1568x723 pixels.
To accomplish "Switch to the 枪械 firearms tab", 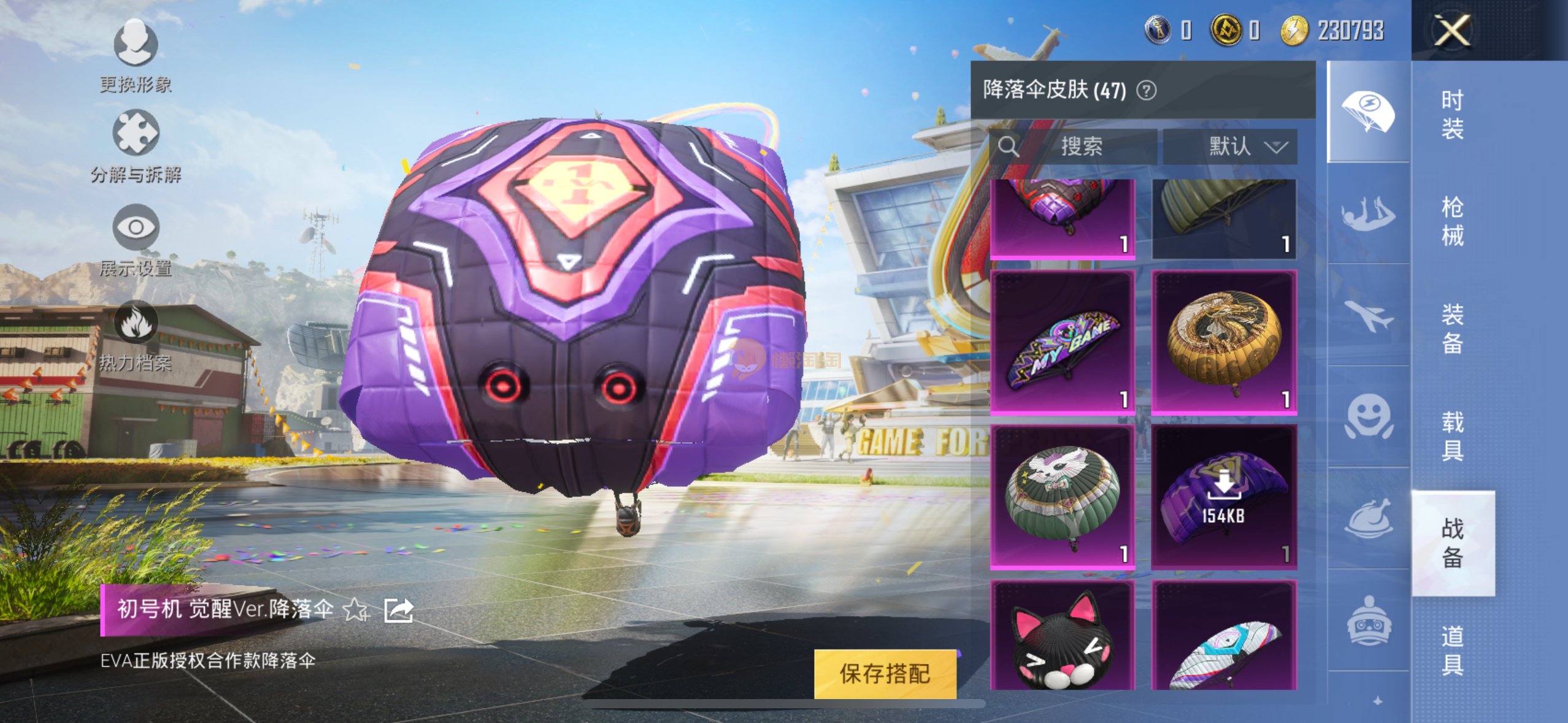I will (1452, 221).
